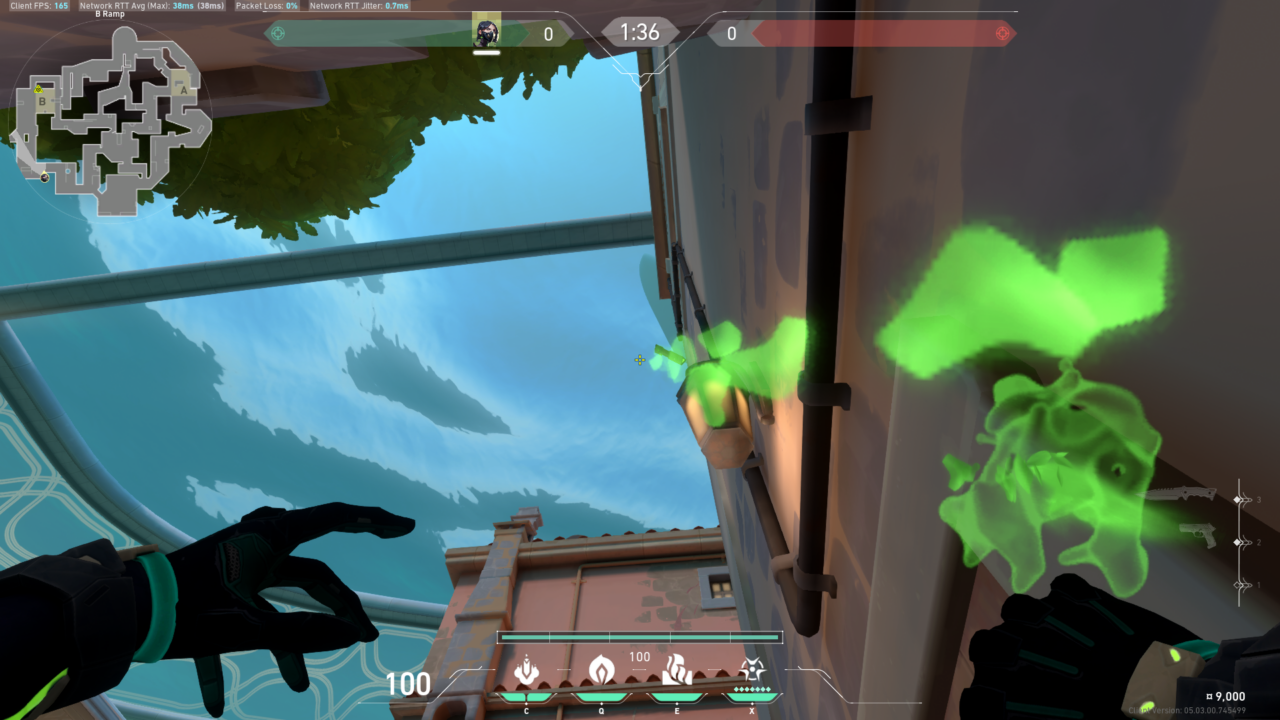This screenshot has width=1280, height=720.
Task: Click the B site marker on minimap
Action: pyautogui.click(x=42, y=101)
